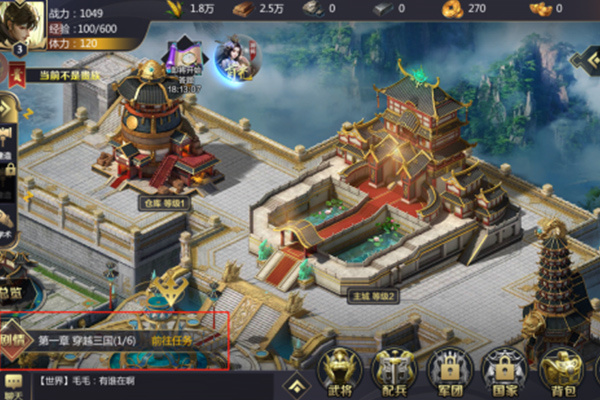Tap the locked 军团 (Legion) button
The width and height of the screenshot is (600, 400).
point(448,373)
